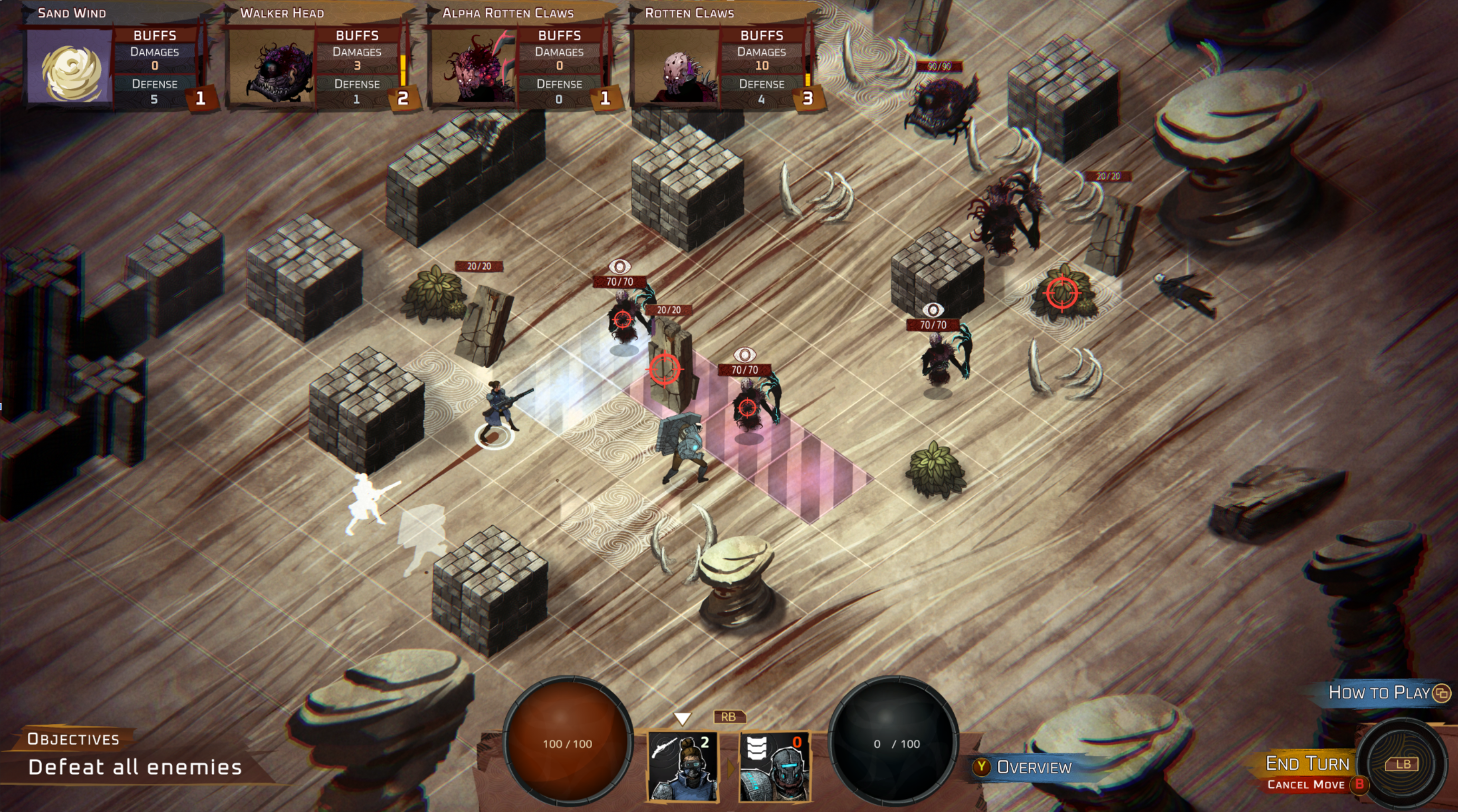This screenshot has height=812, width=1458.
Task: Switch to the armored shield character portrait
Action: pos(774,766)
